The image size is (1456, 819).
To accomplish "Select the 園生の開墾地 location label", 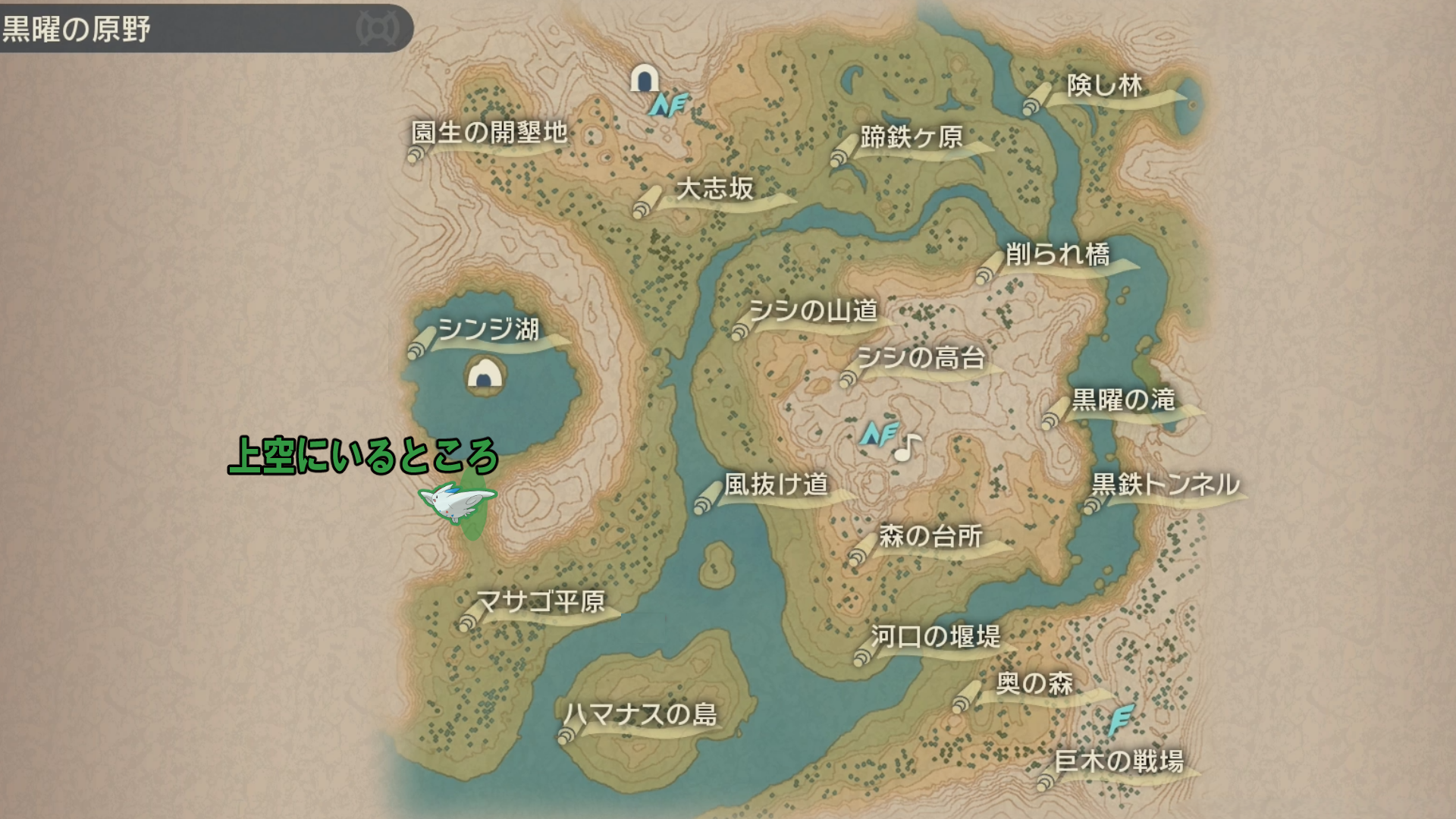I will point(489,133).
